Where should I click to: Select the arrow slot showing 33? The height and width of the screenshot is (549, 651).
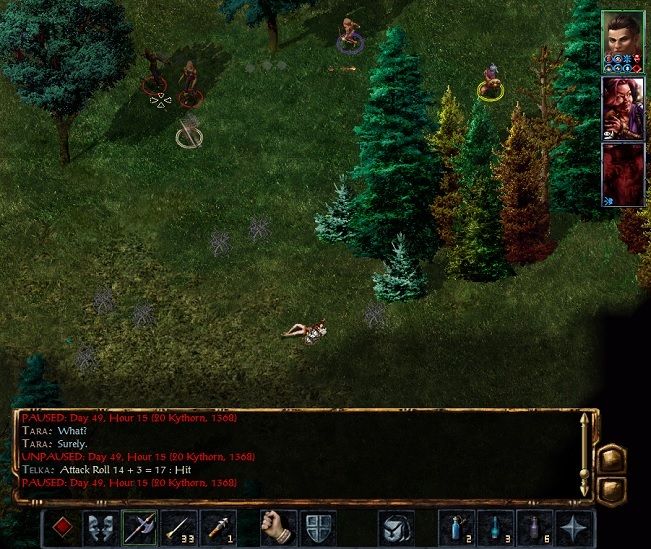pyautogui.click(x=179, y=526)
